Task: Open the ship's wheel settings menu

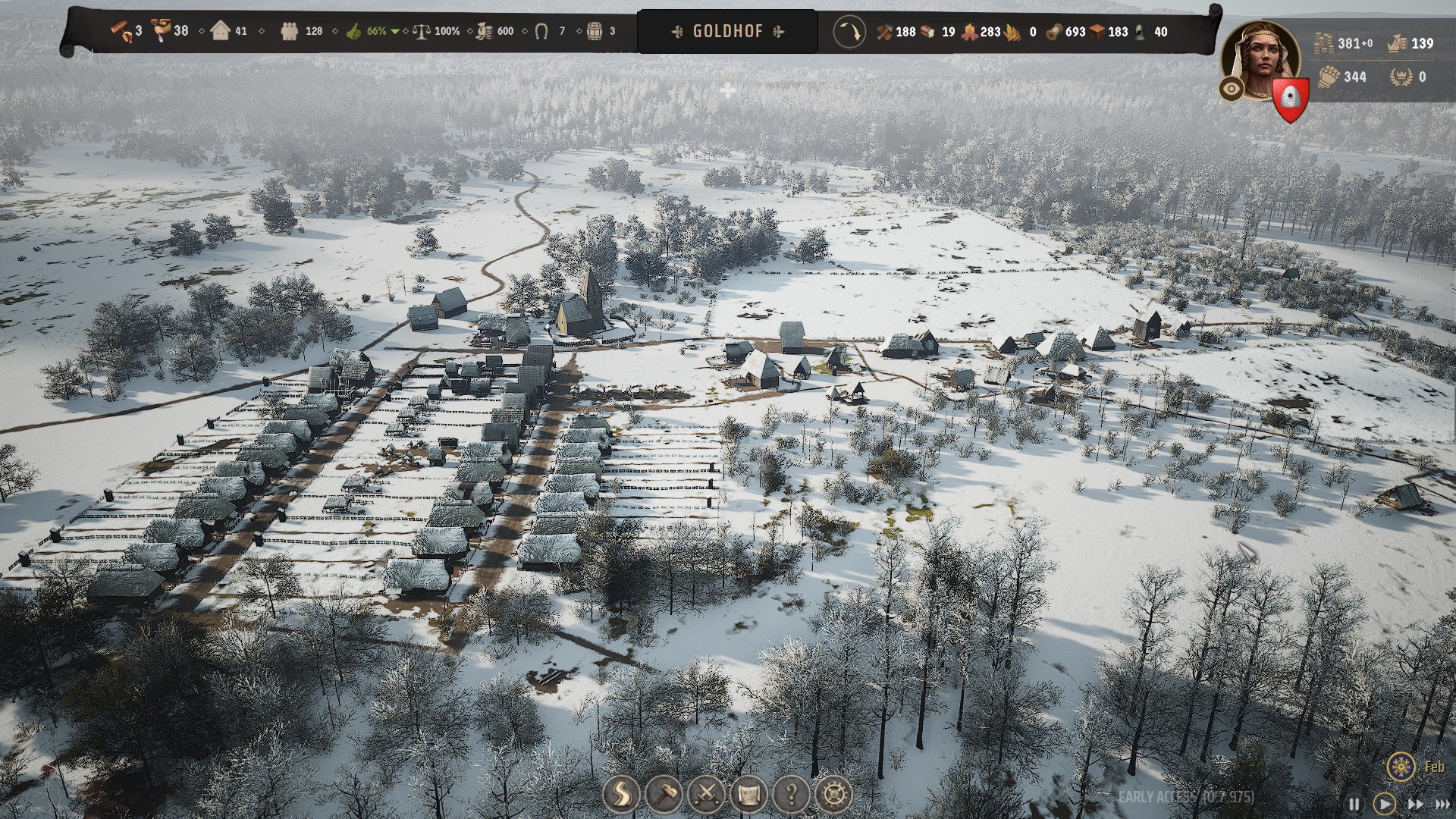Action: point(833,795)
